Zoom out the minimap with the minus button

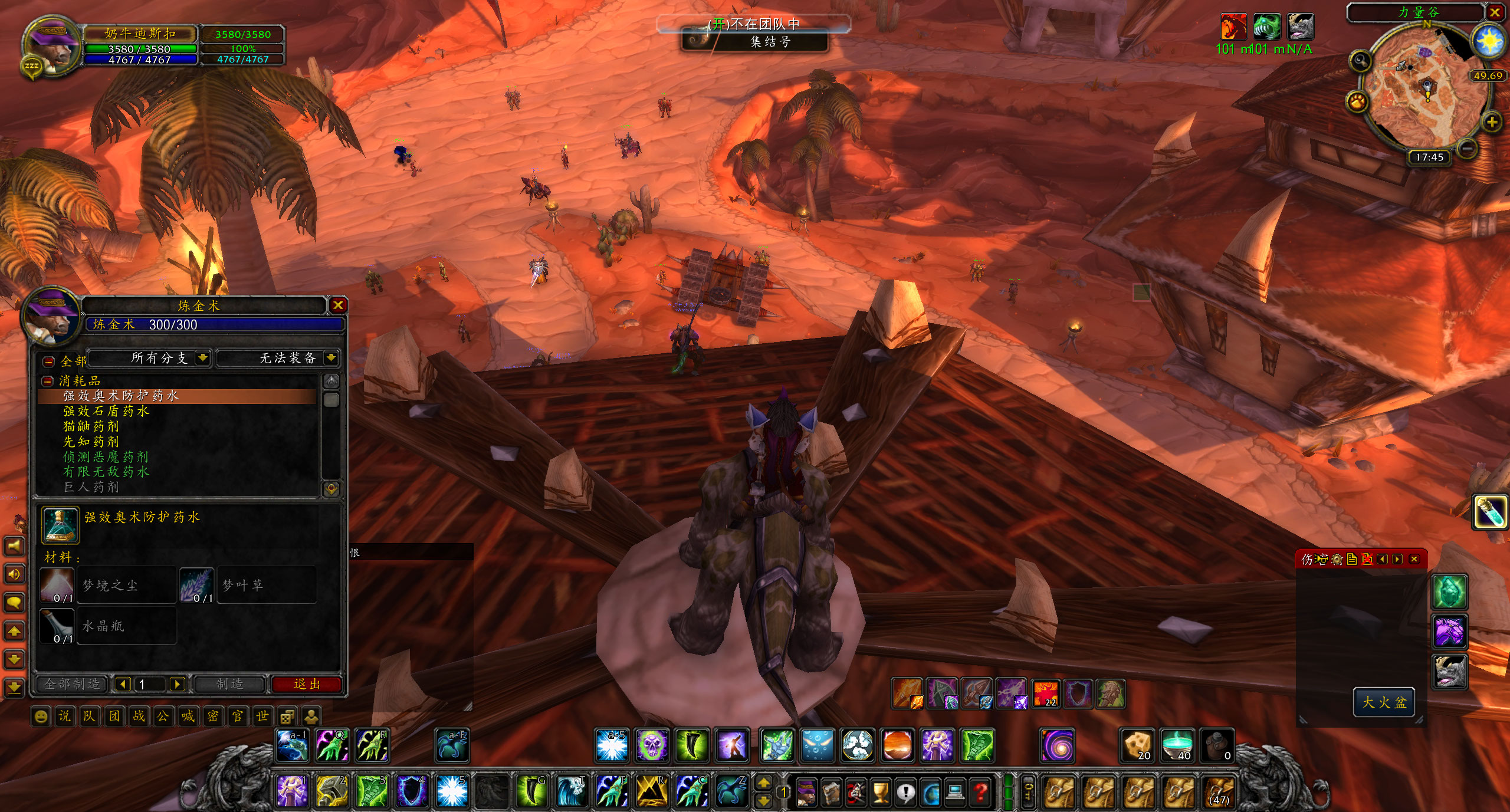(1469, 147)
